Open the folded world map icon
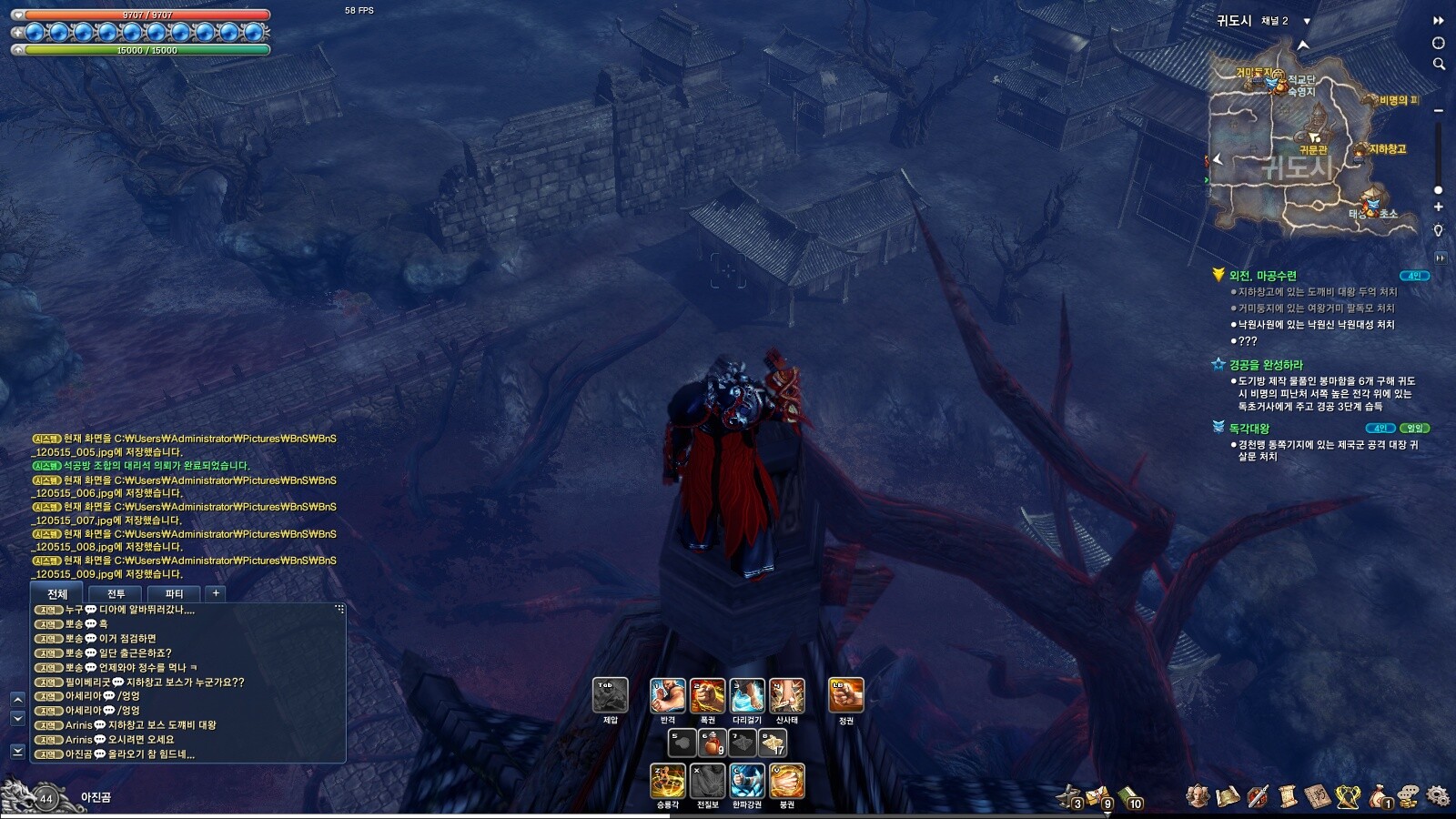The image size is (1456, 819). point(1228,796)
